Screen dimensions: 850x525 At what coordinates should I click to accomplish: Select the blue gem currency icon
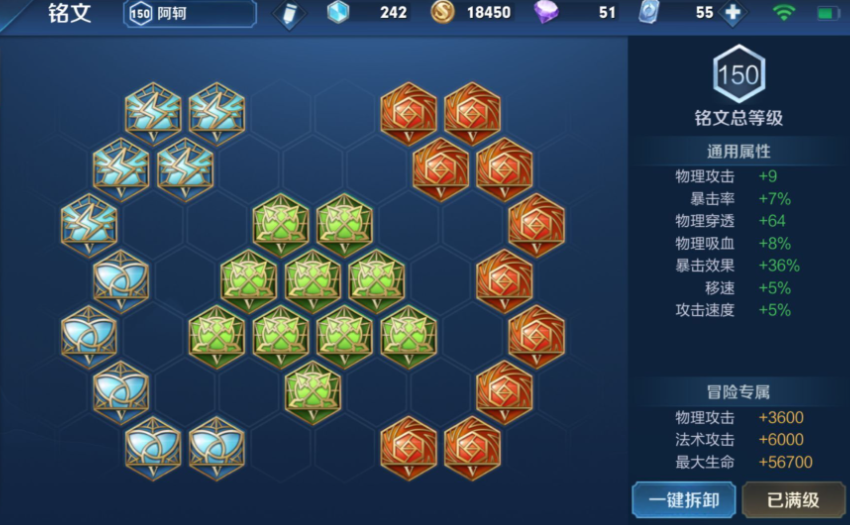(339, 13)
